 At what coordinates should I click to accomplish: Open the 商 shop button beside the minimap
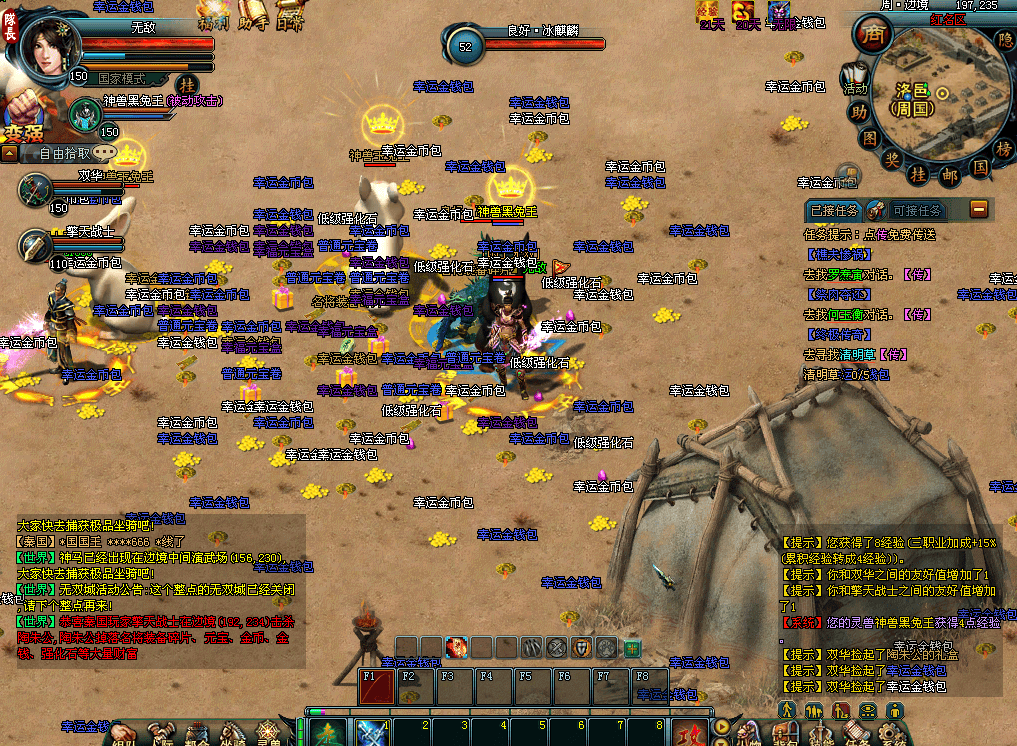point(872,36)
